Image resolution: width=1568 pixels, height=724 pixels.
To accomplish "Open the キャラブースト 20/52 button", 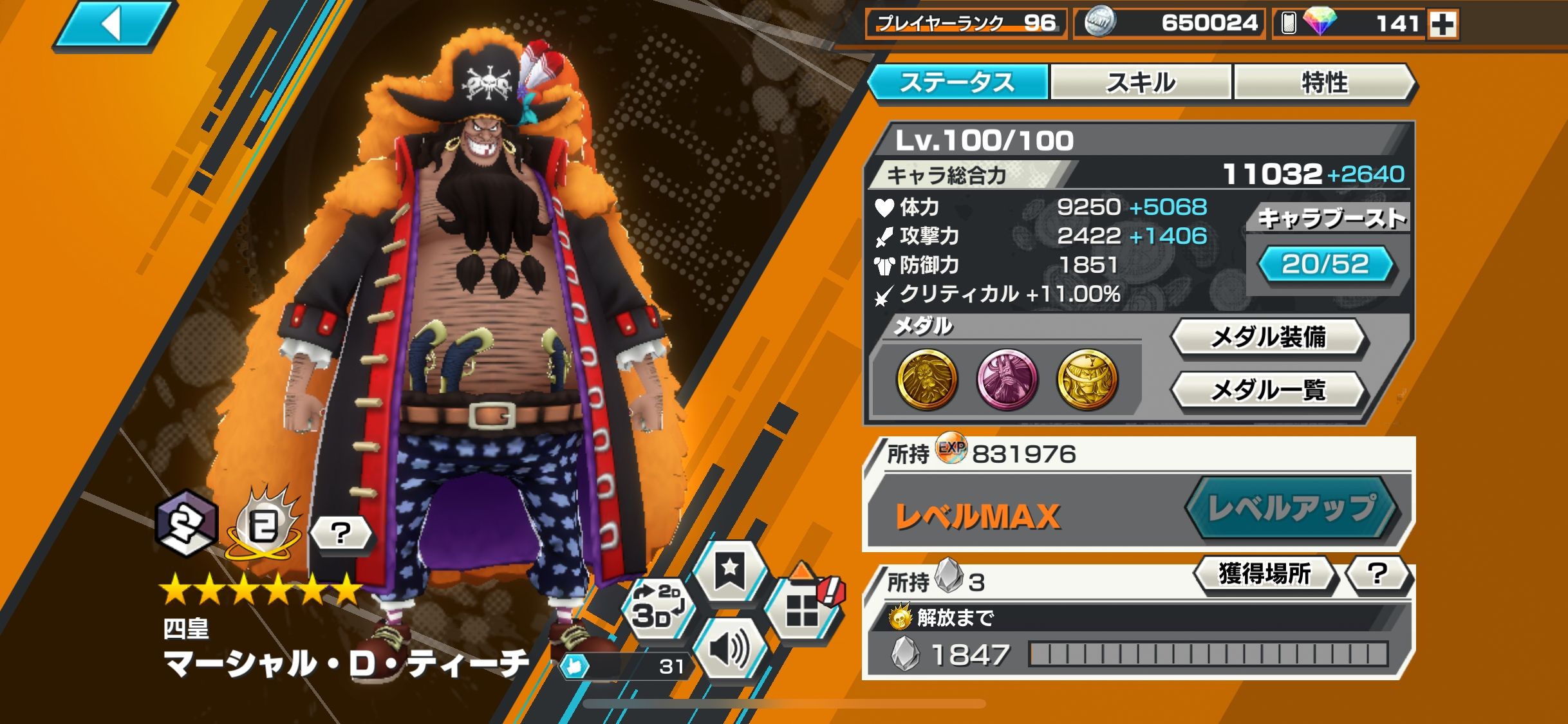I will coord(1325,265).
